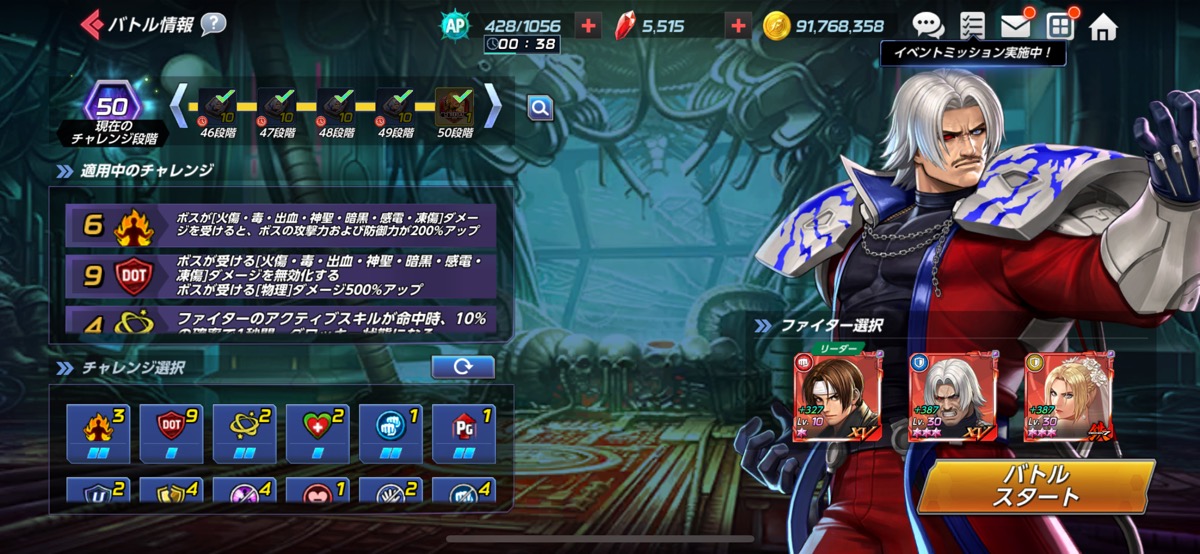Open the magnifier stage search

pos(540,107)
